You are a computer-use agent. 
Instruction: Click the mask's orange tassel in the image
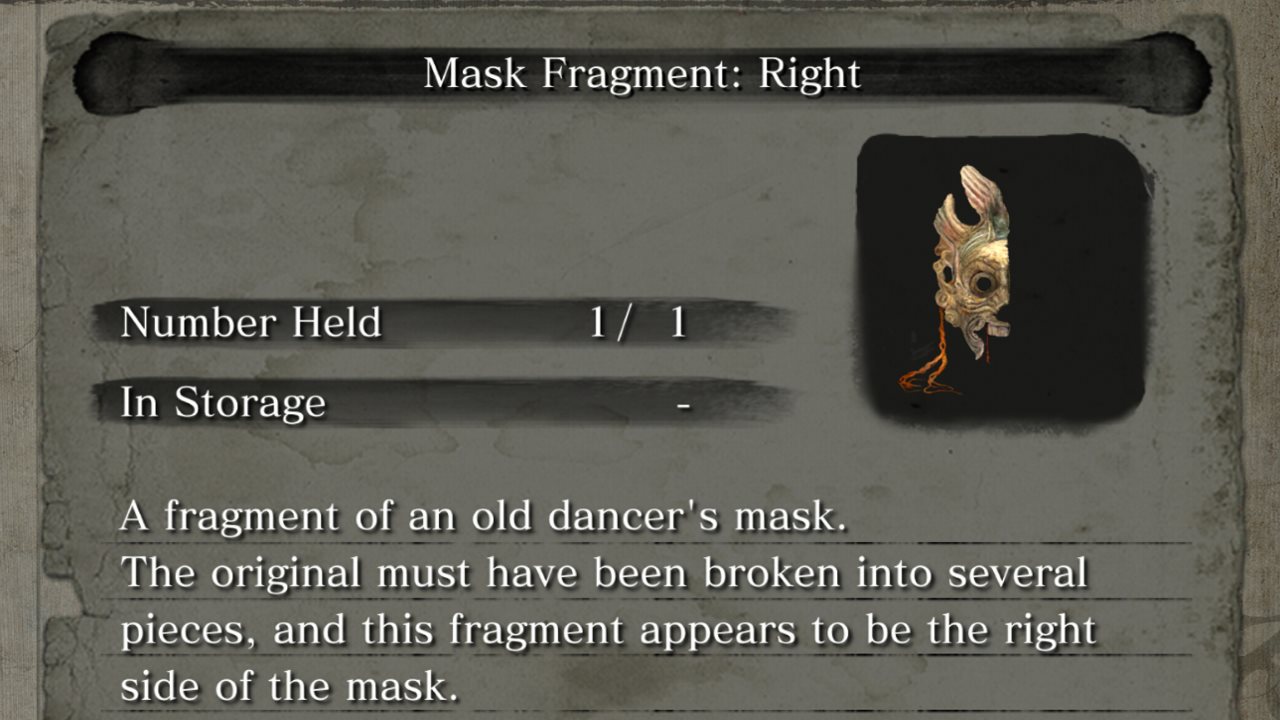(930, 370)
